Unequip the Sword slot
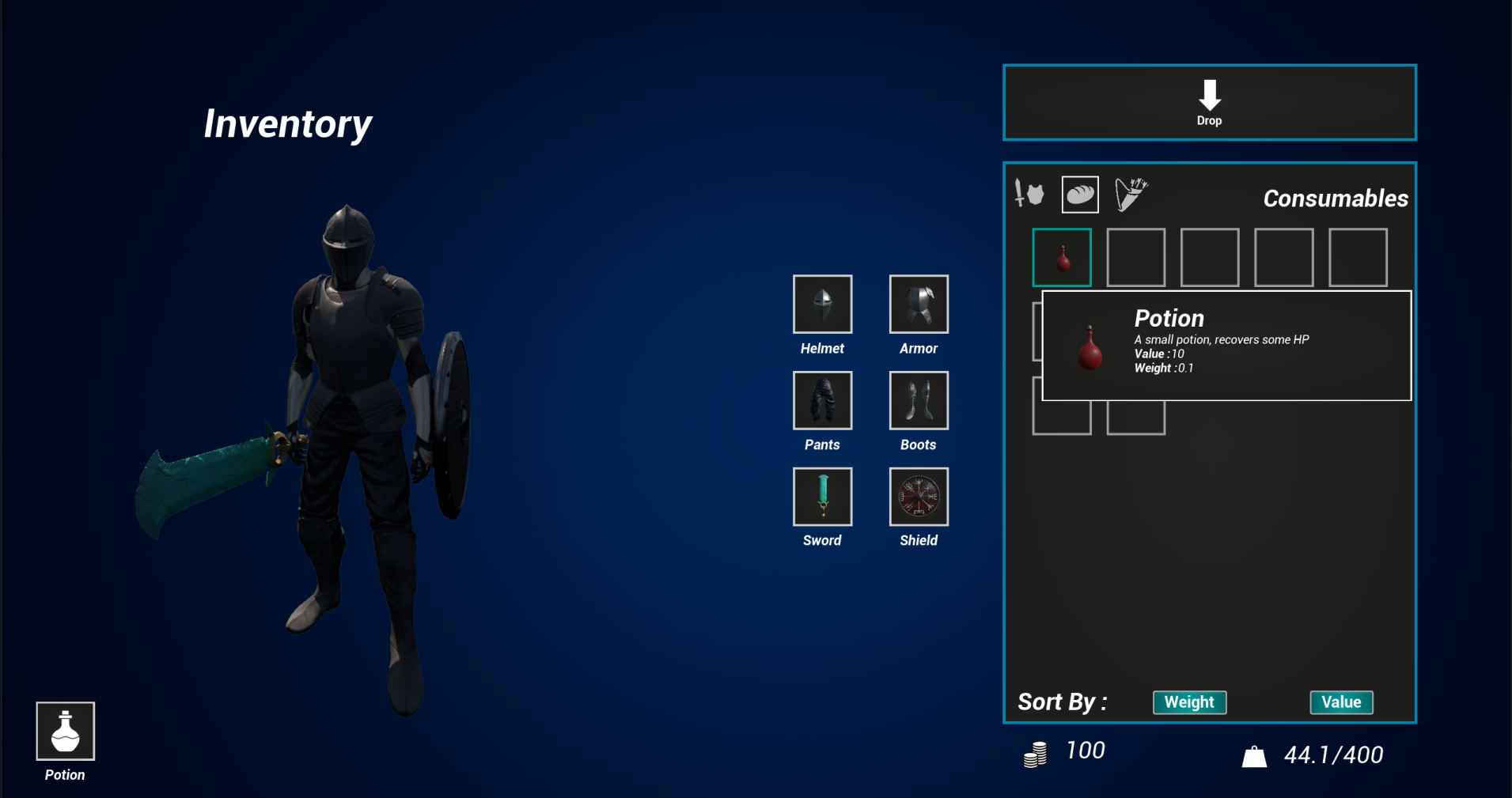 822,497
